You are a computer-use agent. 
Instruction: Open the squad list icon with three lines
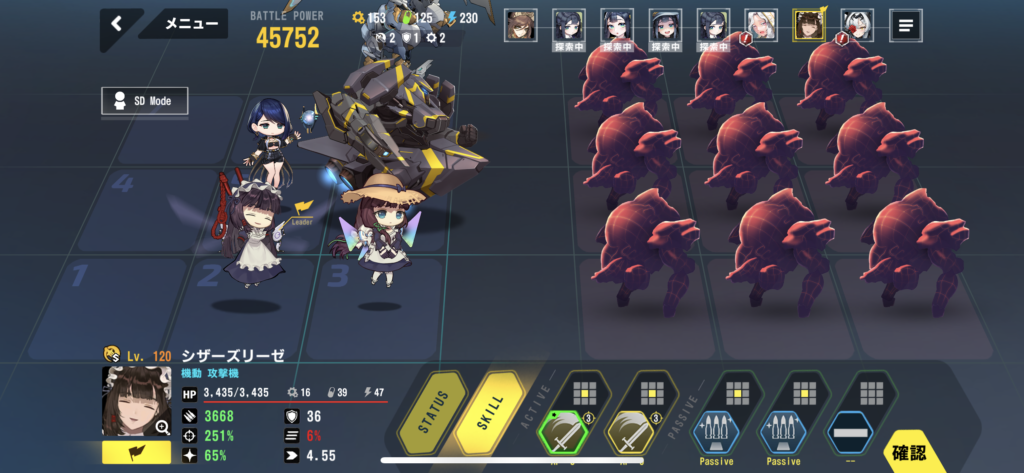click(x=905, y=25)
